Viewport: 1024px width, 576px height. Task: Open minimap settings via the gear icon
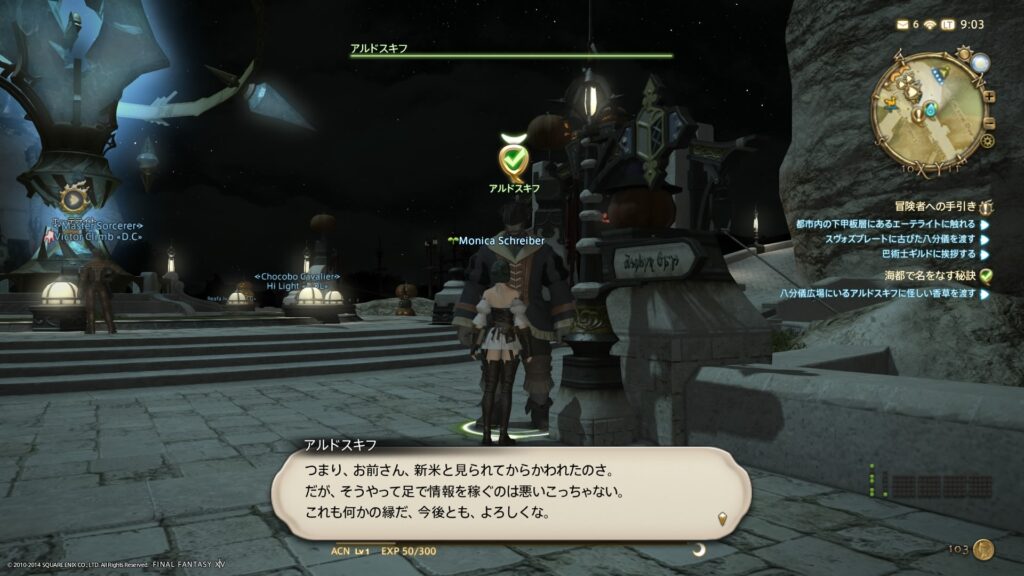pos(987,141)
